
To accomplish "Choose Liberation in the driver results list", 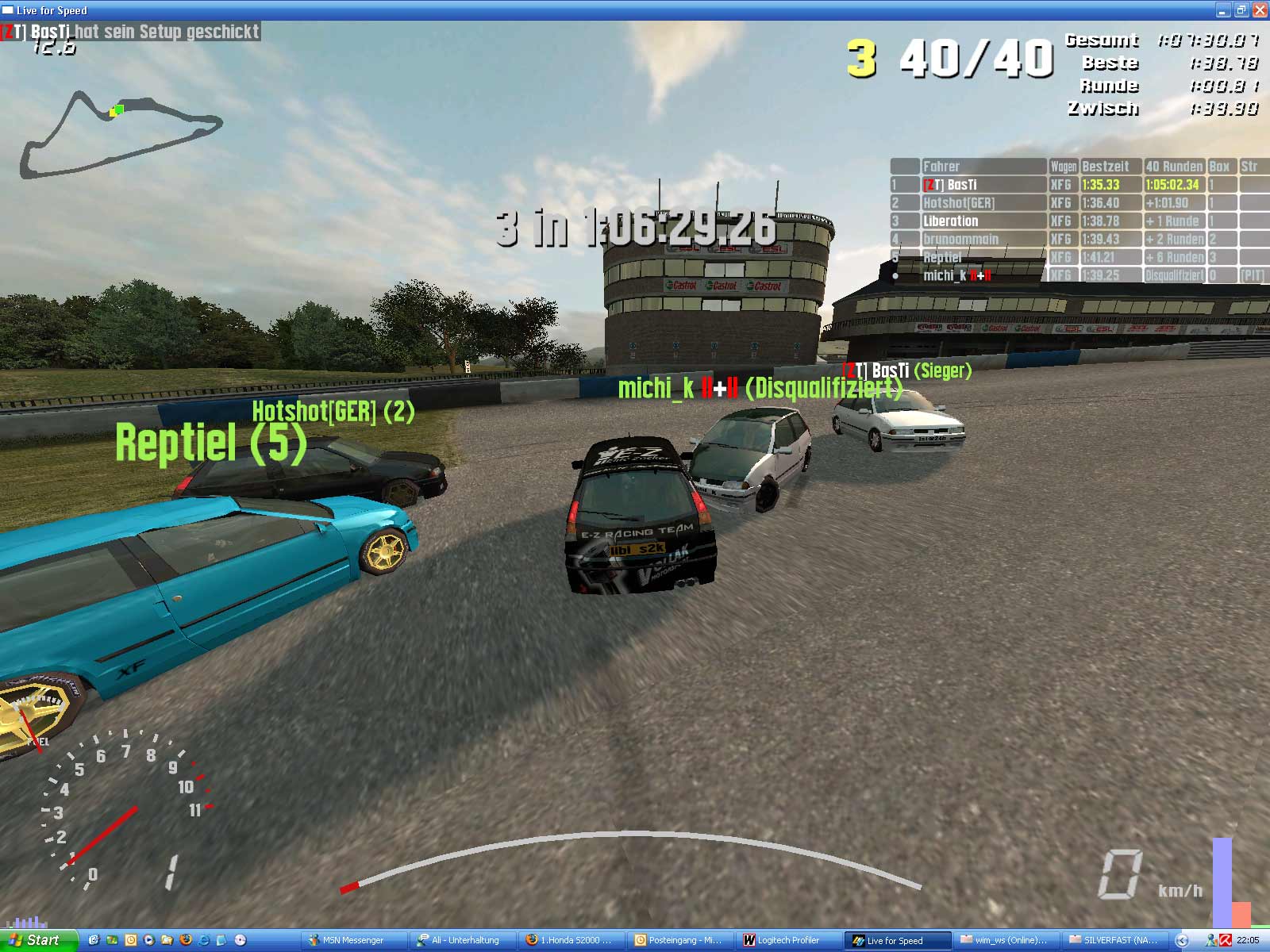I will pyautogui.click(x=950, y=221).
